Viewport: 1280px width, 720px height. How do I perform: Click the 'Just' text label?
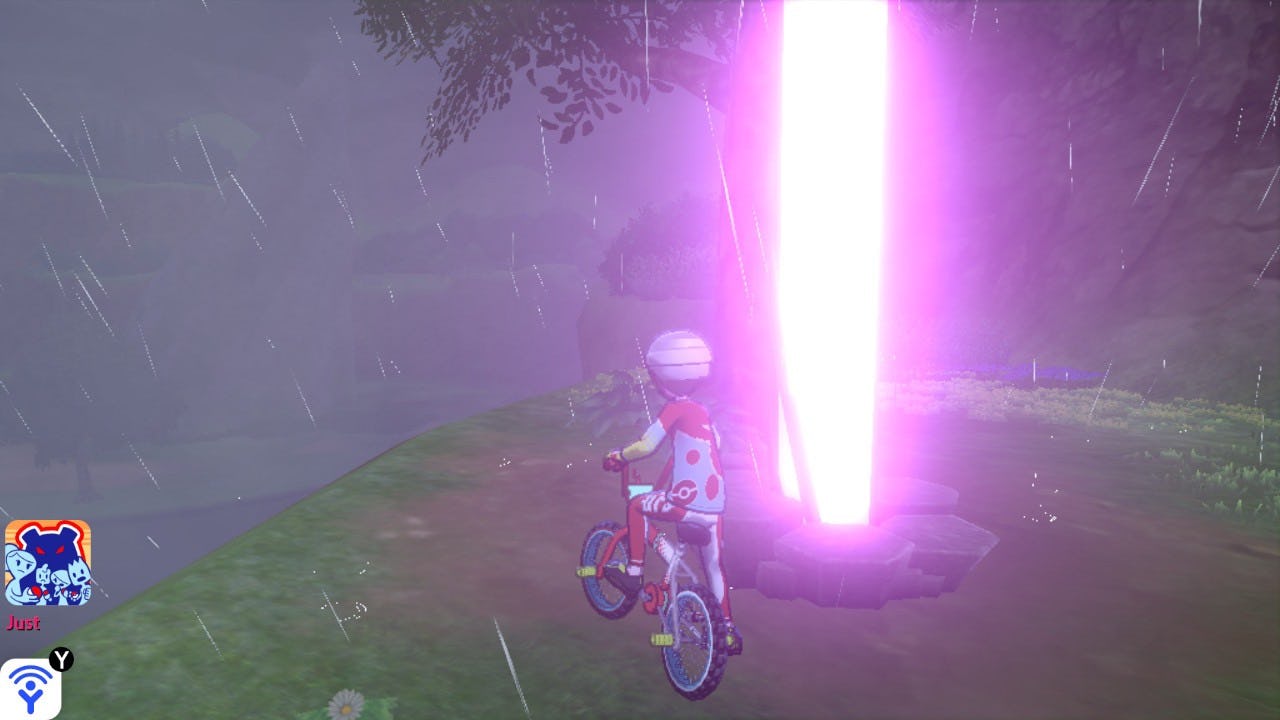(24, 623)
